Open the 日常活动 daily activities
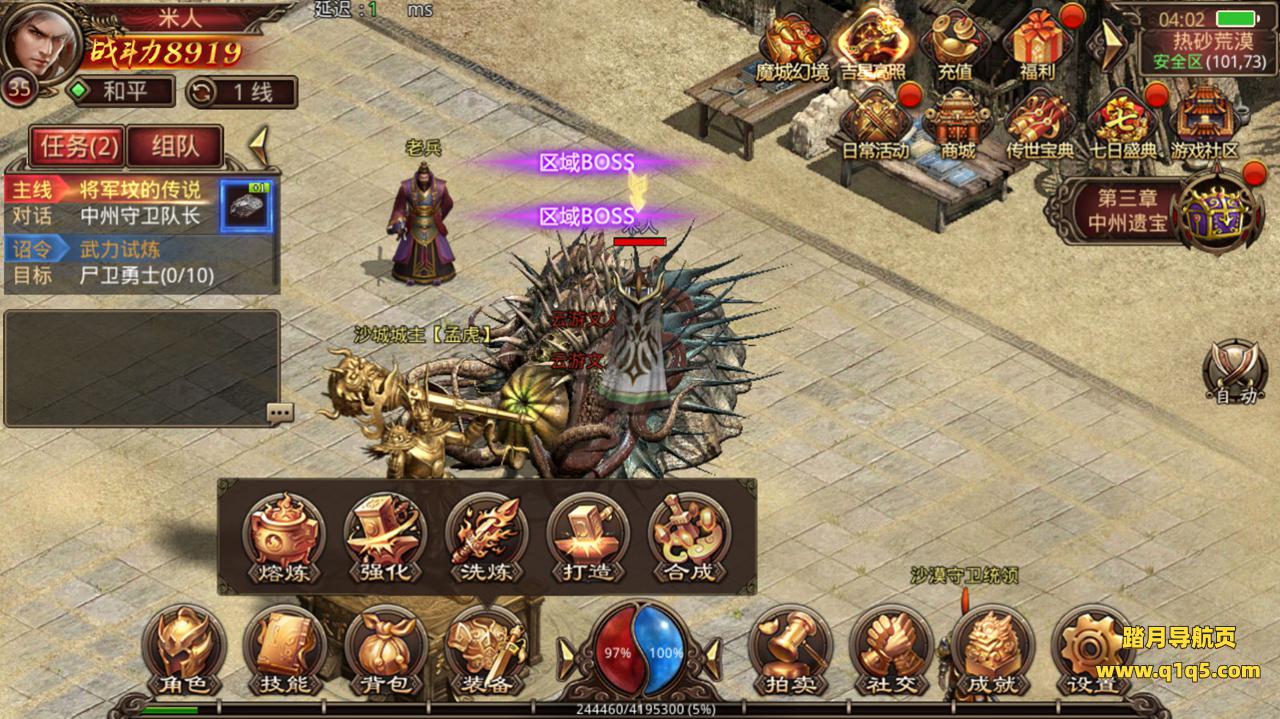 875,124
